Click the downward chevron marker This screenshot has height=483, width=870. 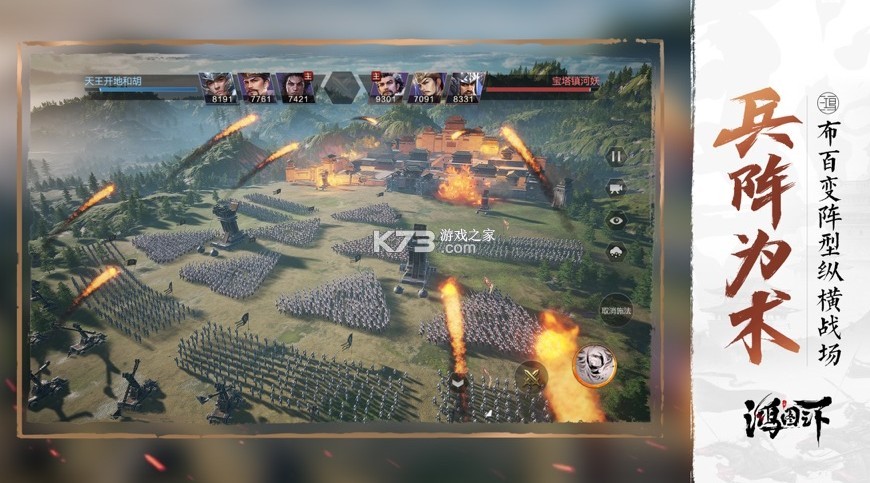point(458,381)
